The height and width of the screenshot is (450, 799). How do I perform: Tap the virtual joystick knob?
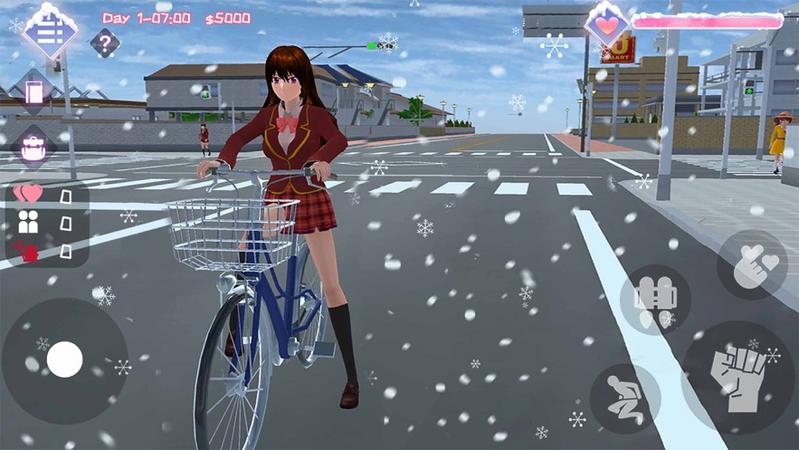(65, 359)
